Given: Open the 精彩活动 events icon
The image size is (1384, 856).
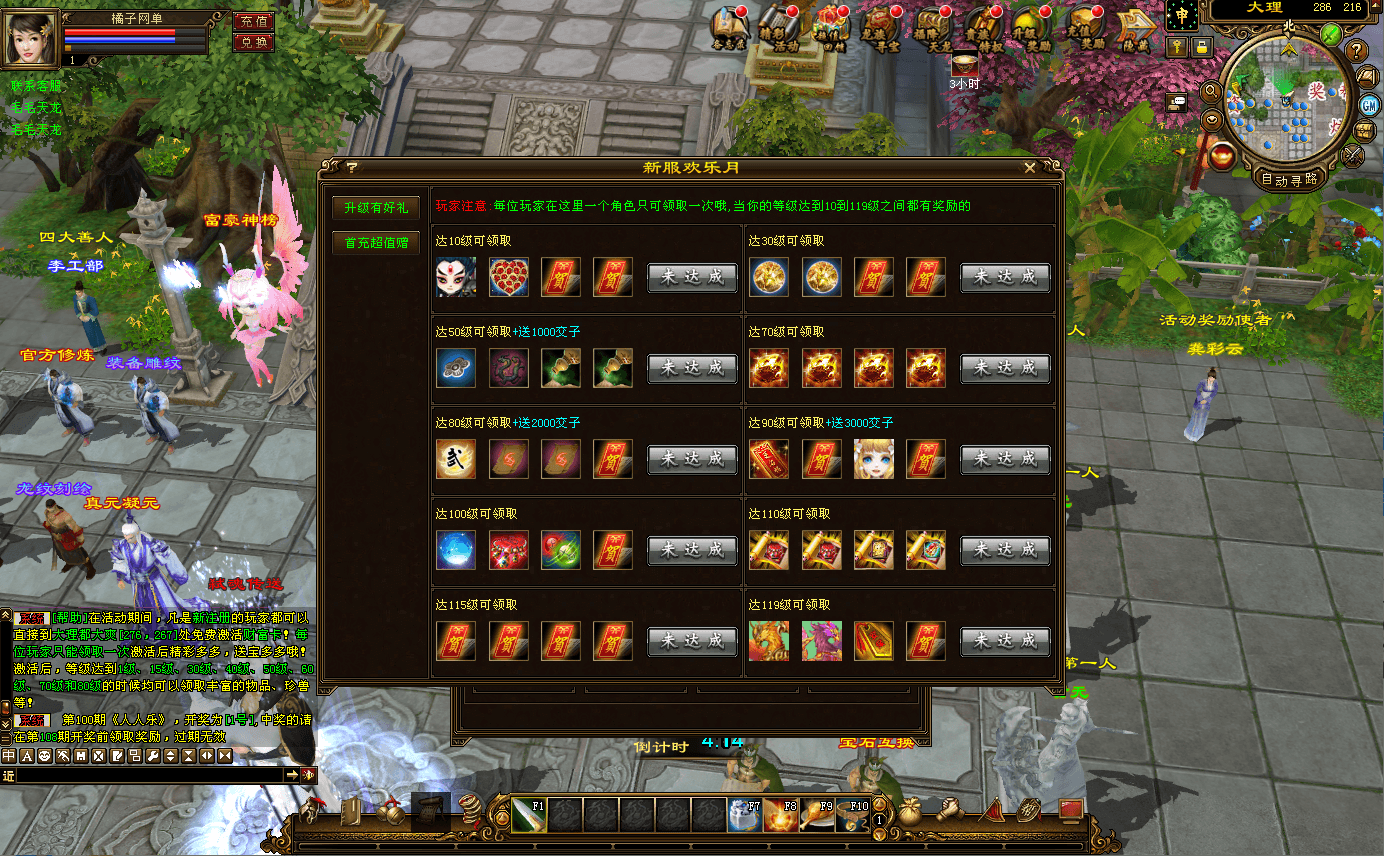Looking at the screenshot, I should pyautogui.click(x=779, y=28).
